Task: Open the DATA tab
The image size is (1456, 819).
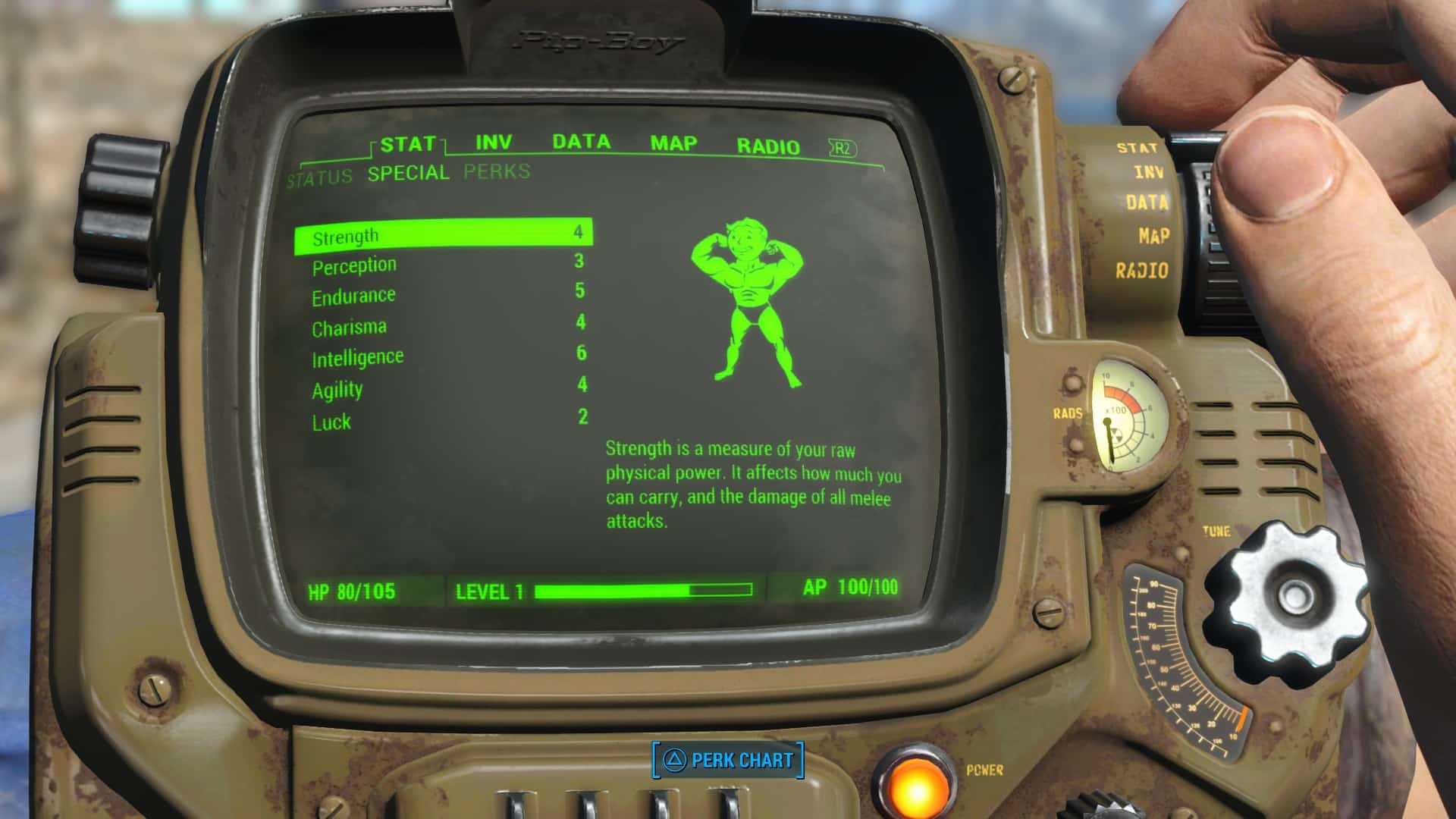Action: click(x=581, y=141)
